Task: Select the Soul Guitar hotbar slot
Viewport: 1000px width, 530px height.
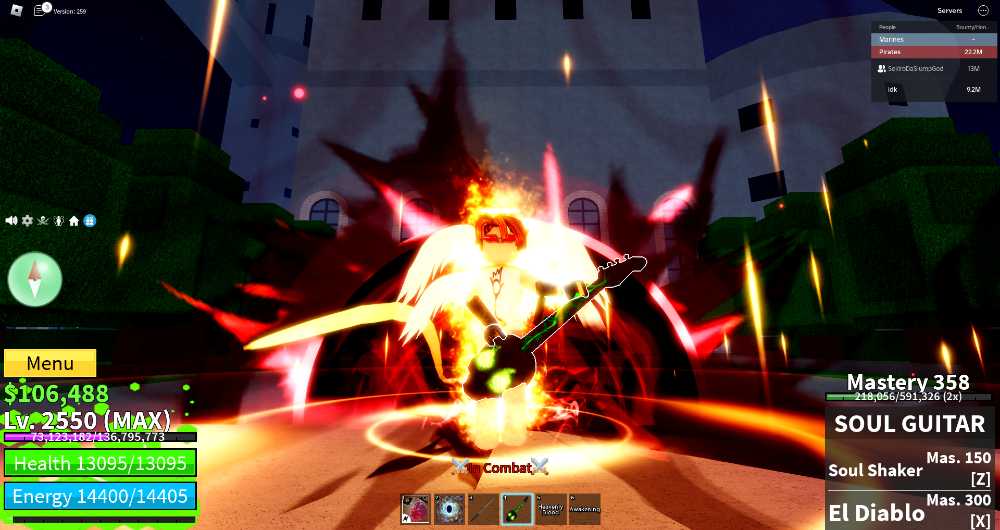Action: tap(517, 509)
